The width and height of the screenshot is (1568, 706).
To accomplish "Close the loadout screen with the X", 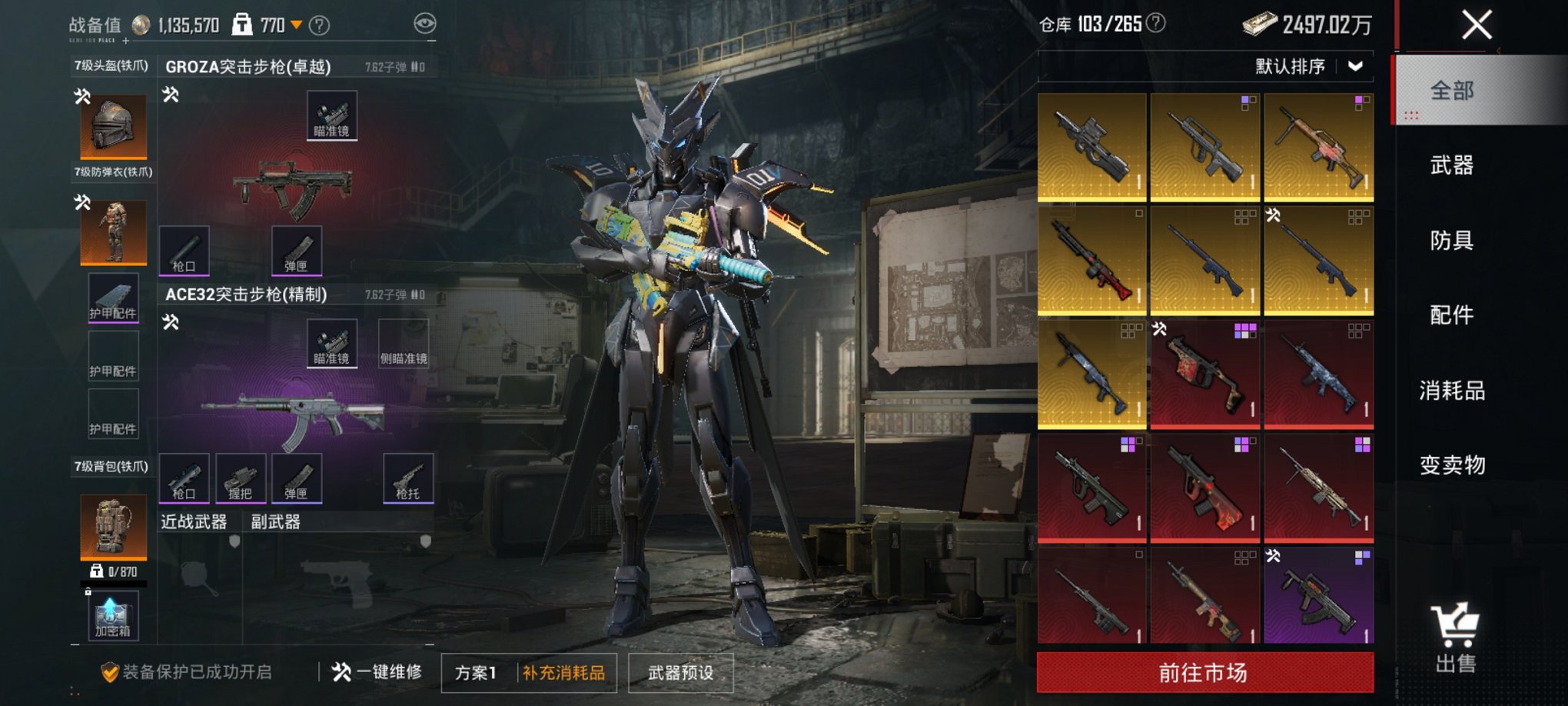I will (x=1477, y=25).
